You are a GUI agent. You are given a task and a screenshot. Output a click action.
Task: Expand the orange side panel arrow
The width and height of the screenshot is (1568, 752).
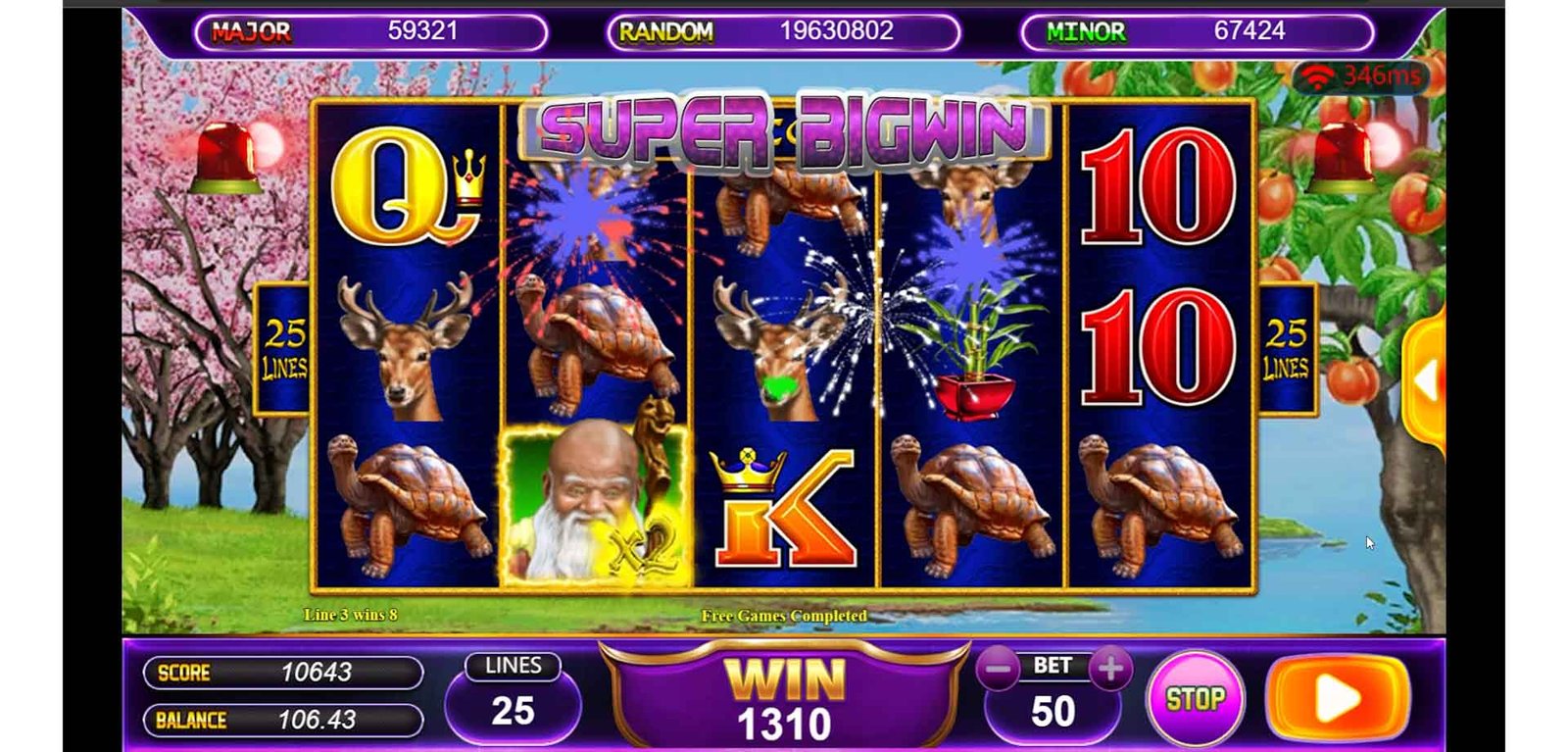pos(1427,380)
